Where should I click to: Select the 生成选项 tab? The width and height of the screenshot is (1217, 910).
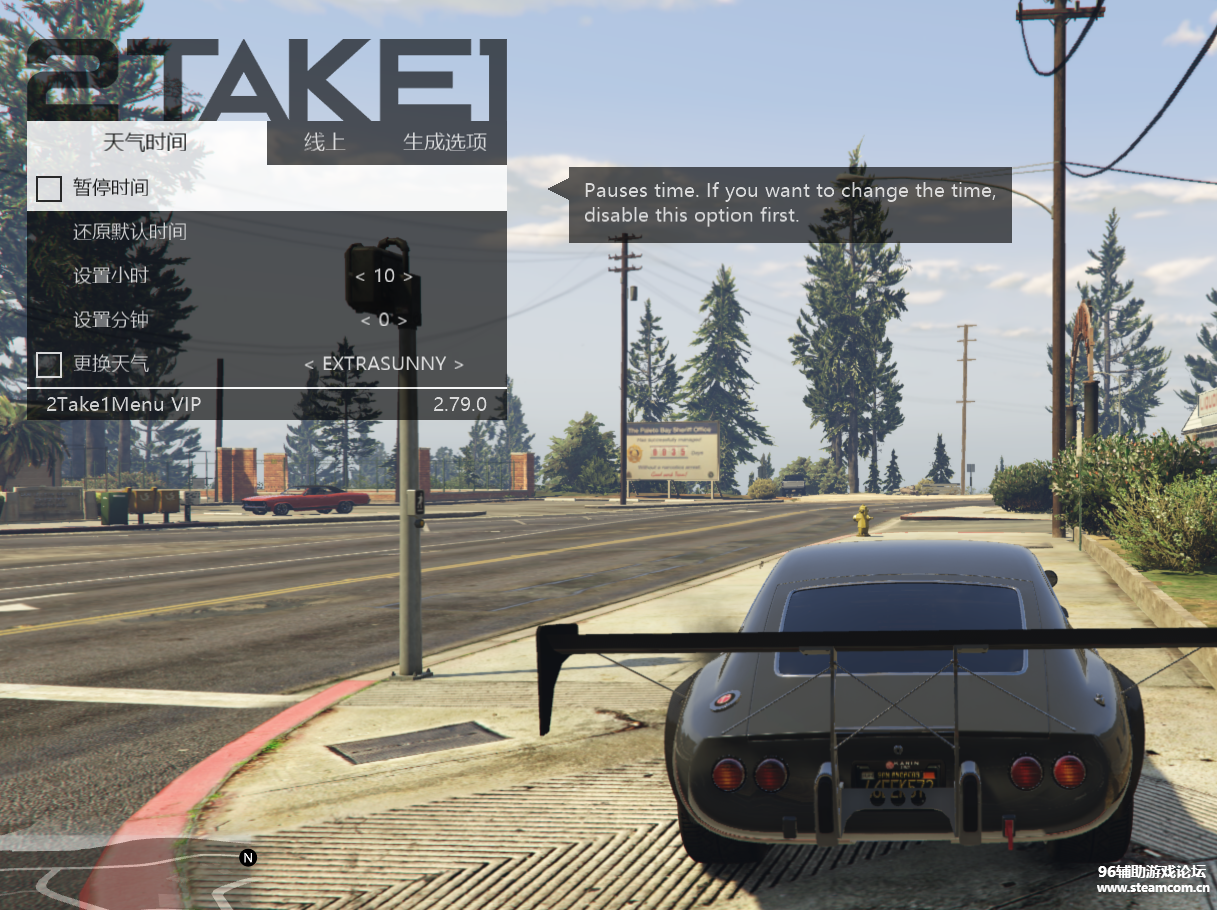[x=444, y=142]
